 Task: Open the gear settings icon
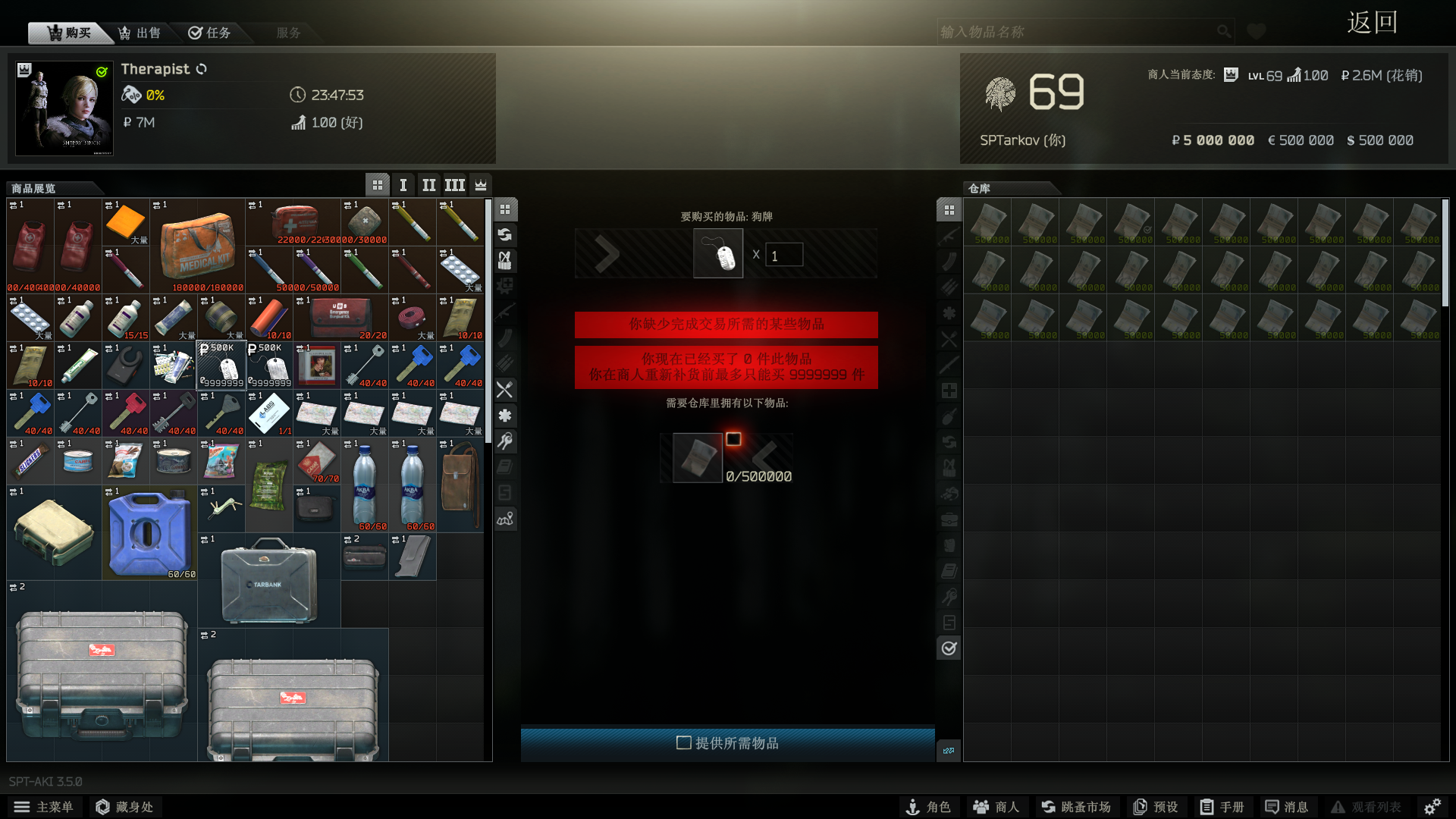[1432, 807]
